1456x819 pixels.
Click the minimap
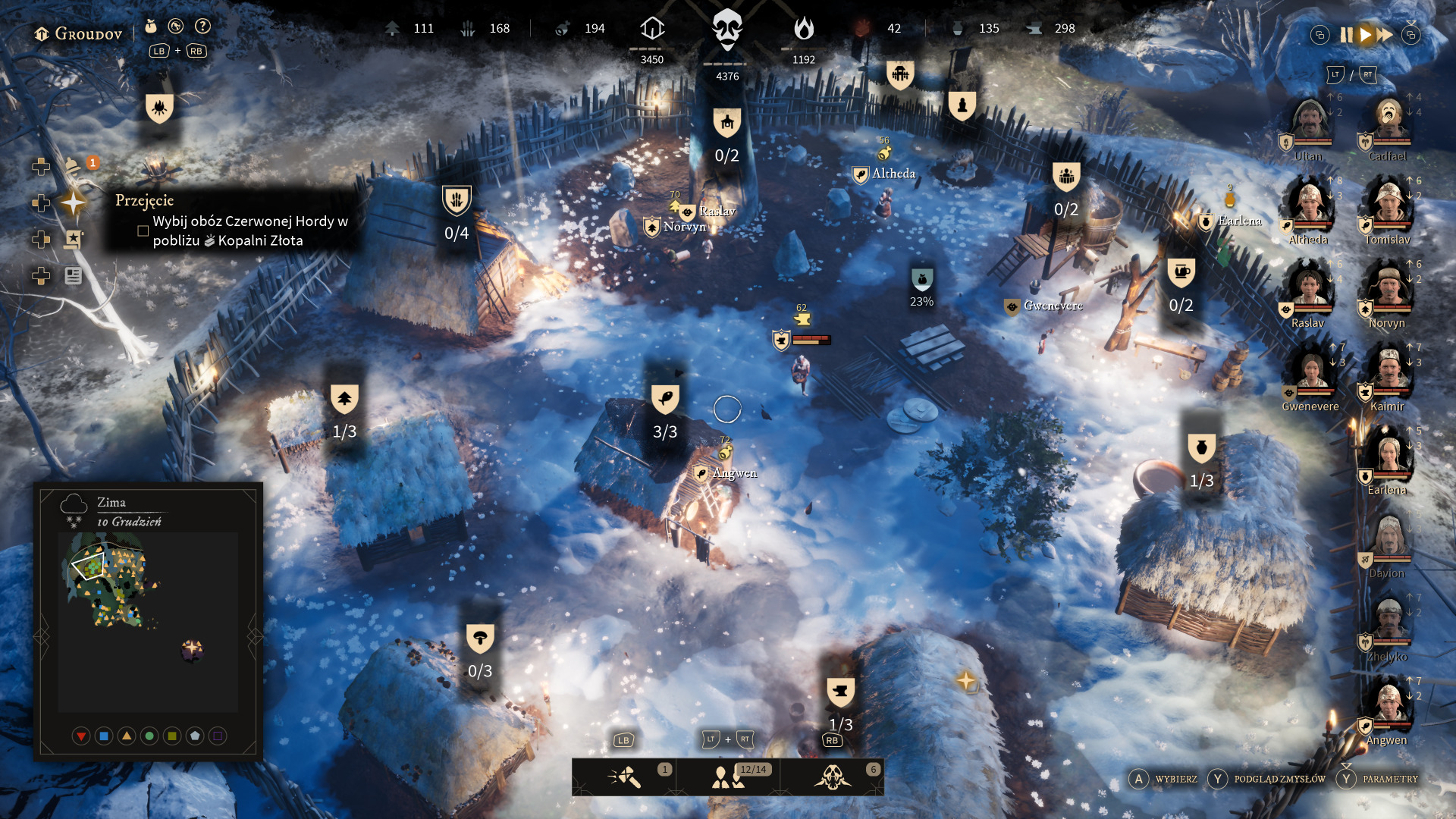tap(148, 622)
